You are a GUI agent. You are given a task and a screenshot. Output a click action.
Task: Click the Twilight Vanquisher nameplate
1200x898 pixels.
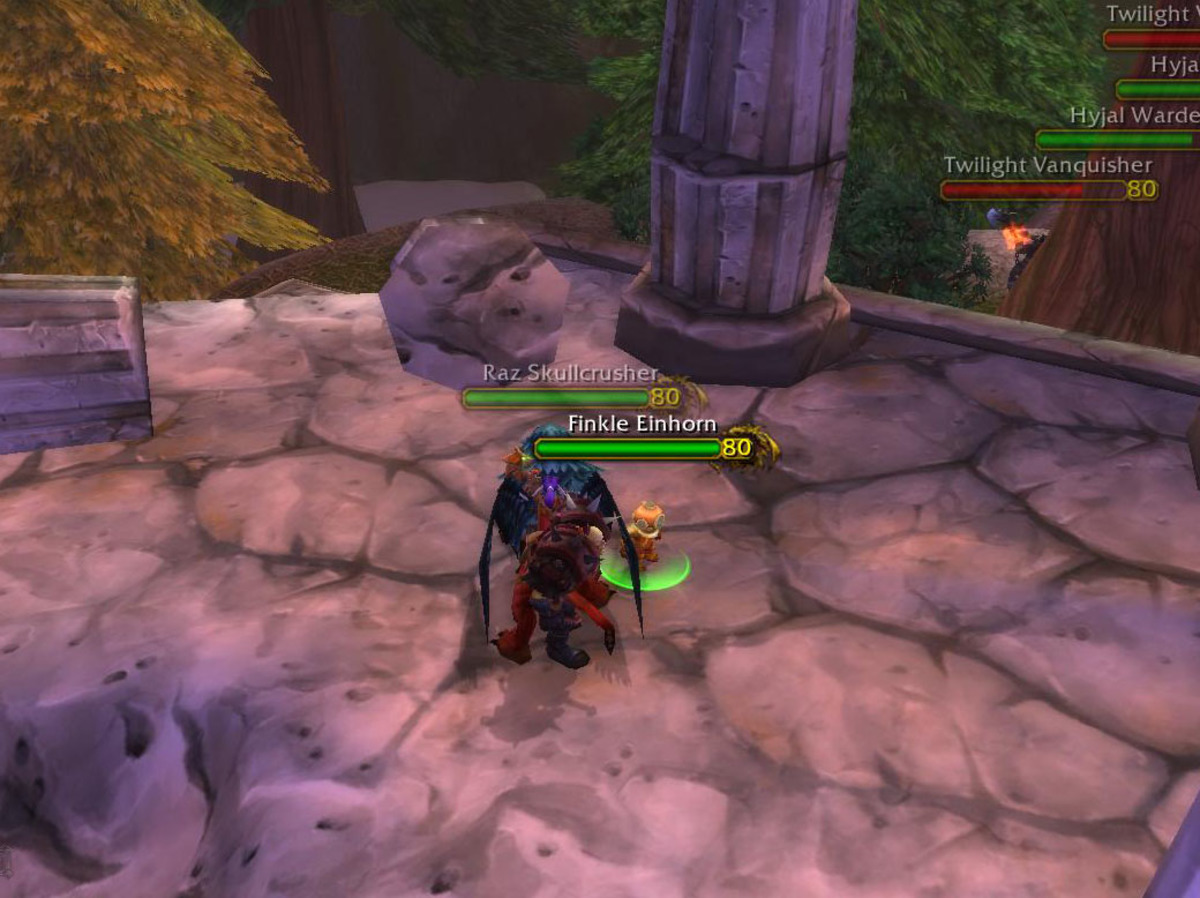[1033, 190]
